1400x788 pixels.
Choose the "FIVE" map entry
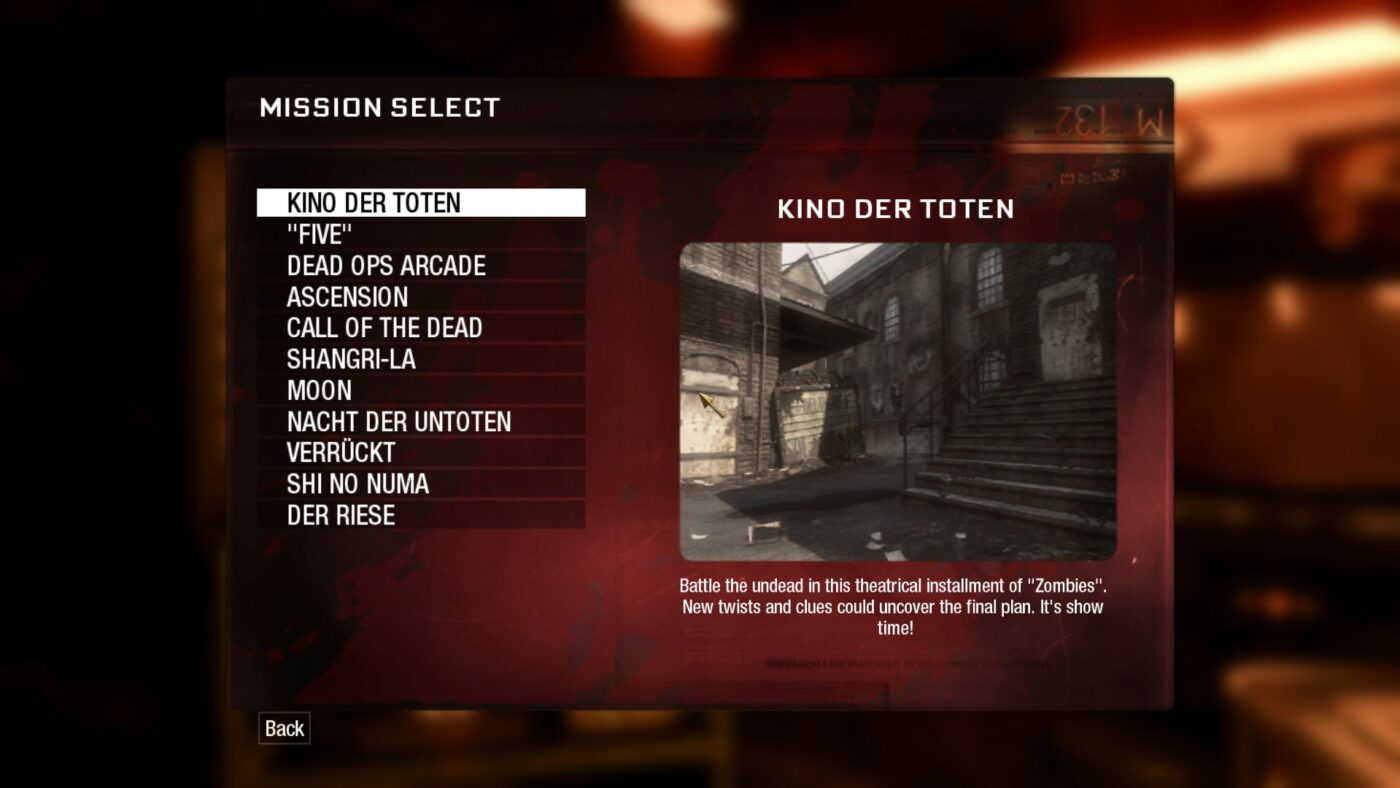pos(320,235)
